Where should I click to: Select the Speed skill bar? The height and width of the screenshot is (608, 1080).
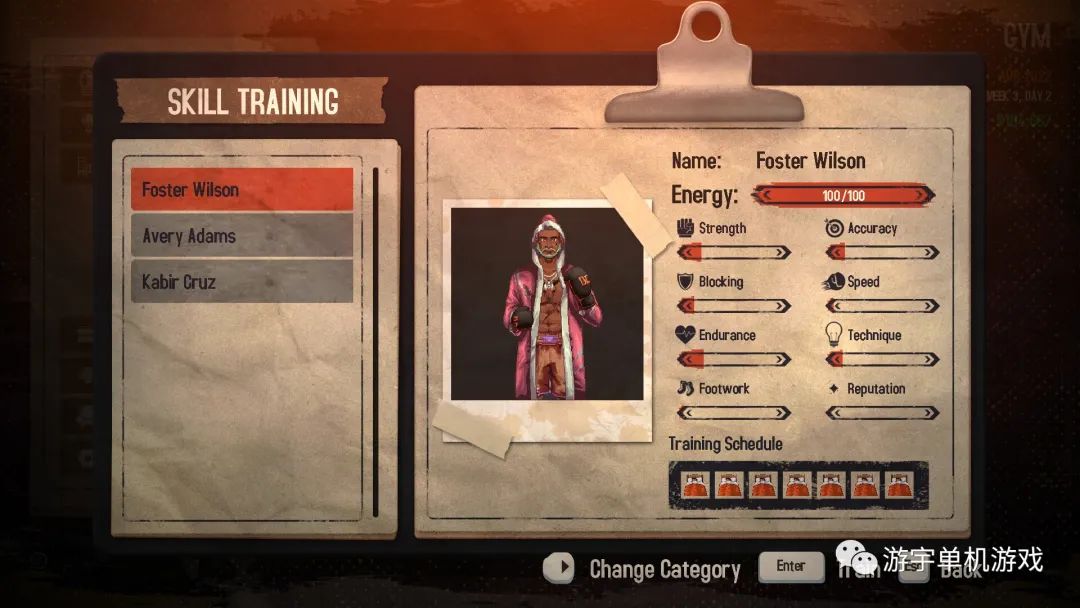[882, 306]
